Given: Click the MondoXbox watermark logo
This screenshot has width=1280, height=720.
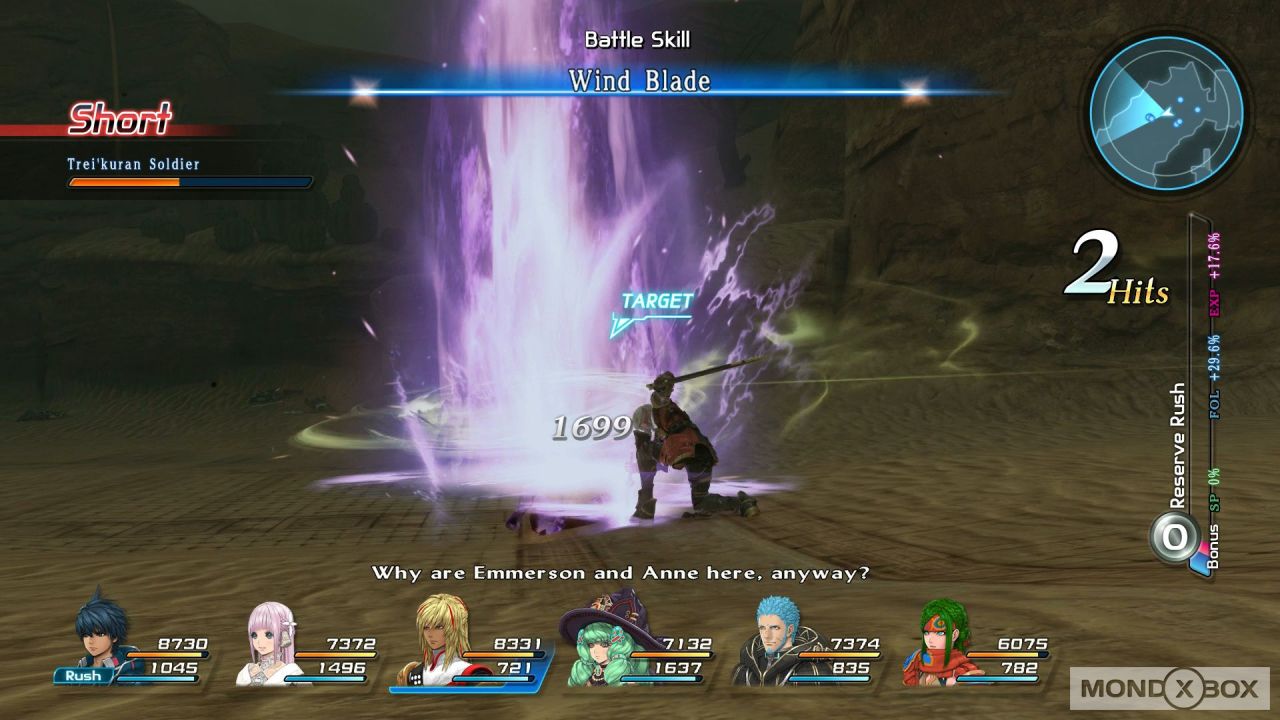Looking at the screenshot, I should point(1169,687).
